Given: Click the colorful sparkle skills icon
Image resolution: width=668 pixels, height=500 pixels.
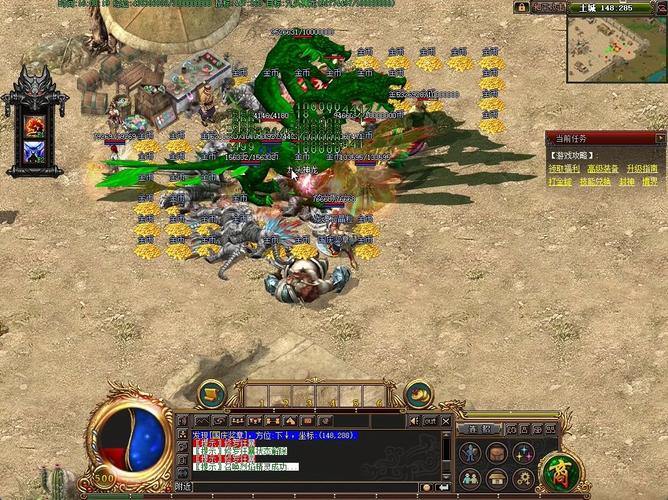Looking at the screenshot, I should [x=523, y=453].
